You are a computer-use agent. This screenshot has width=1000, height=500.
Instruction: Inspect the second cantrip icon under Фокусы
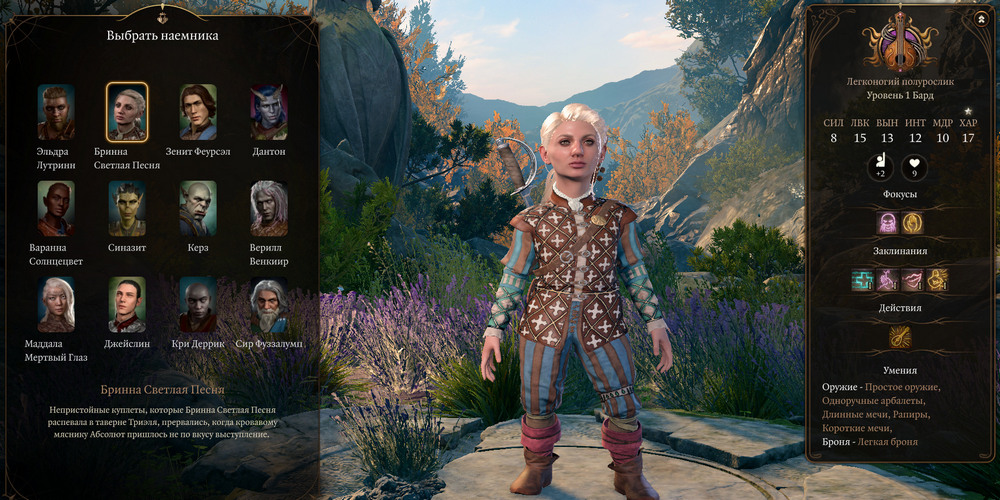pyautogui.click(x=912, y=222)
